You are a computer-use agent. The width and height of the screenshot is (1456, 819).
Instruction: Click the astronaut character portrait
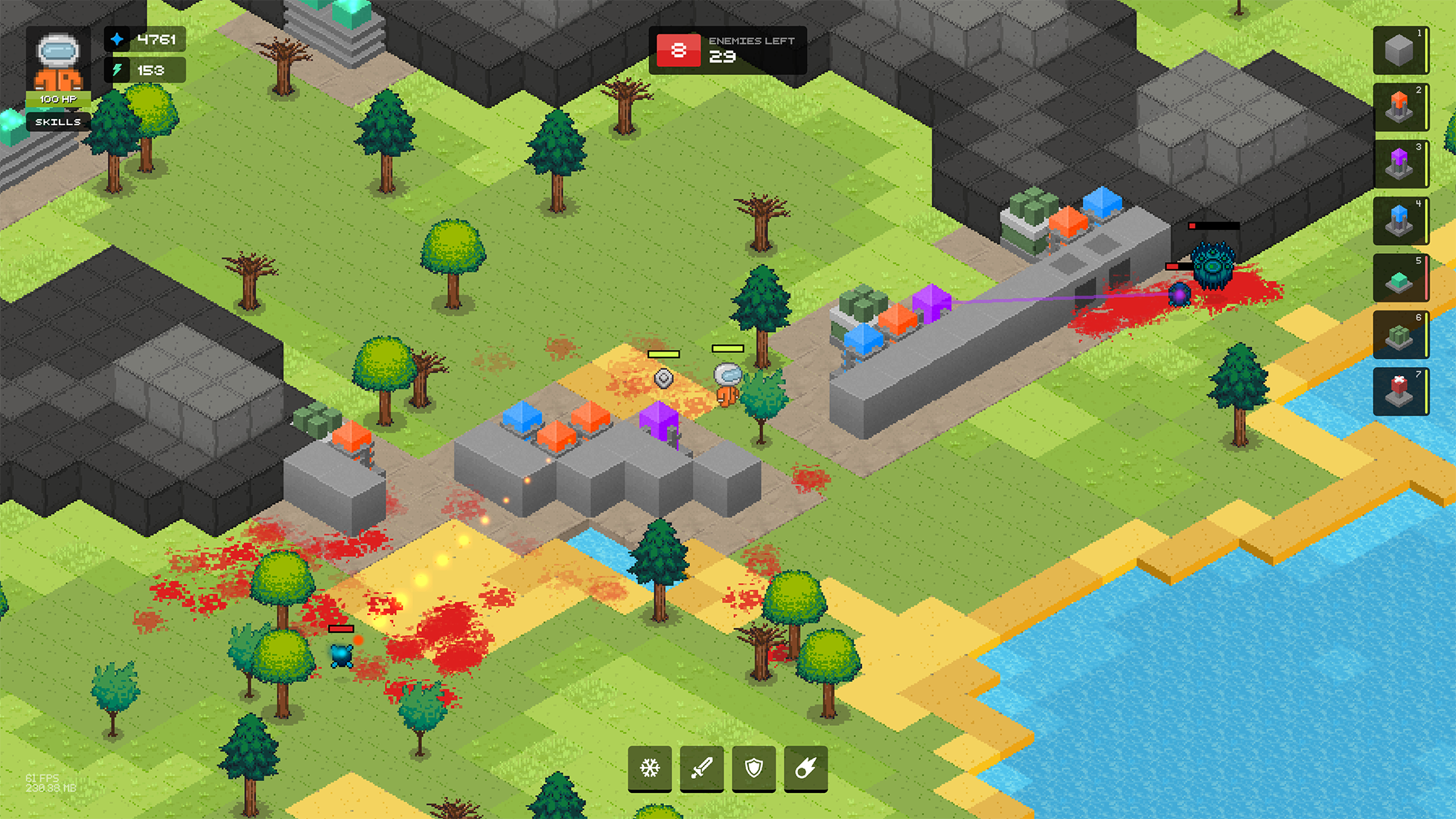click(58, 61)
